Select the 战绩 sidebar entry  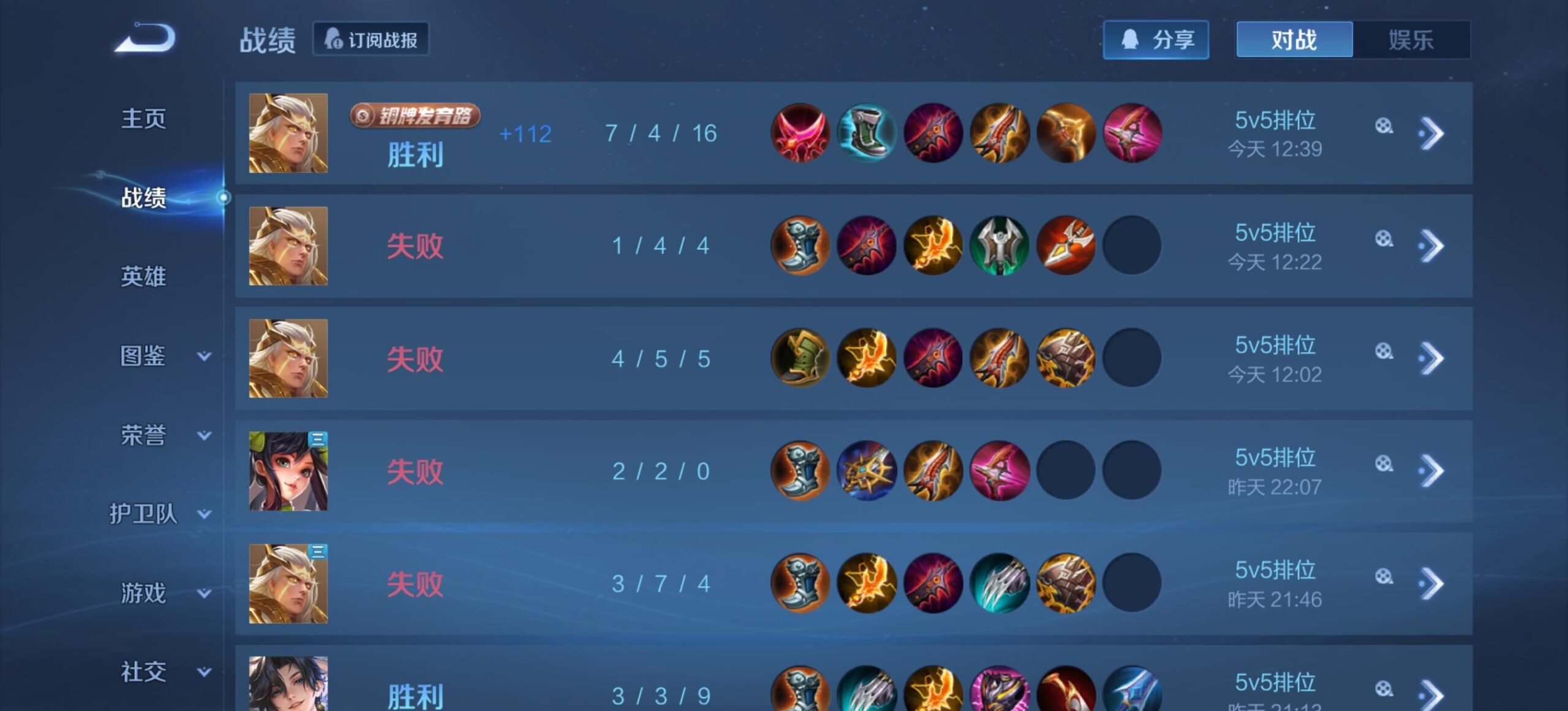pyautogui.click(x=143, y=198)
